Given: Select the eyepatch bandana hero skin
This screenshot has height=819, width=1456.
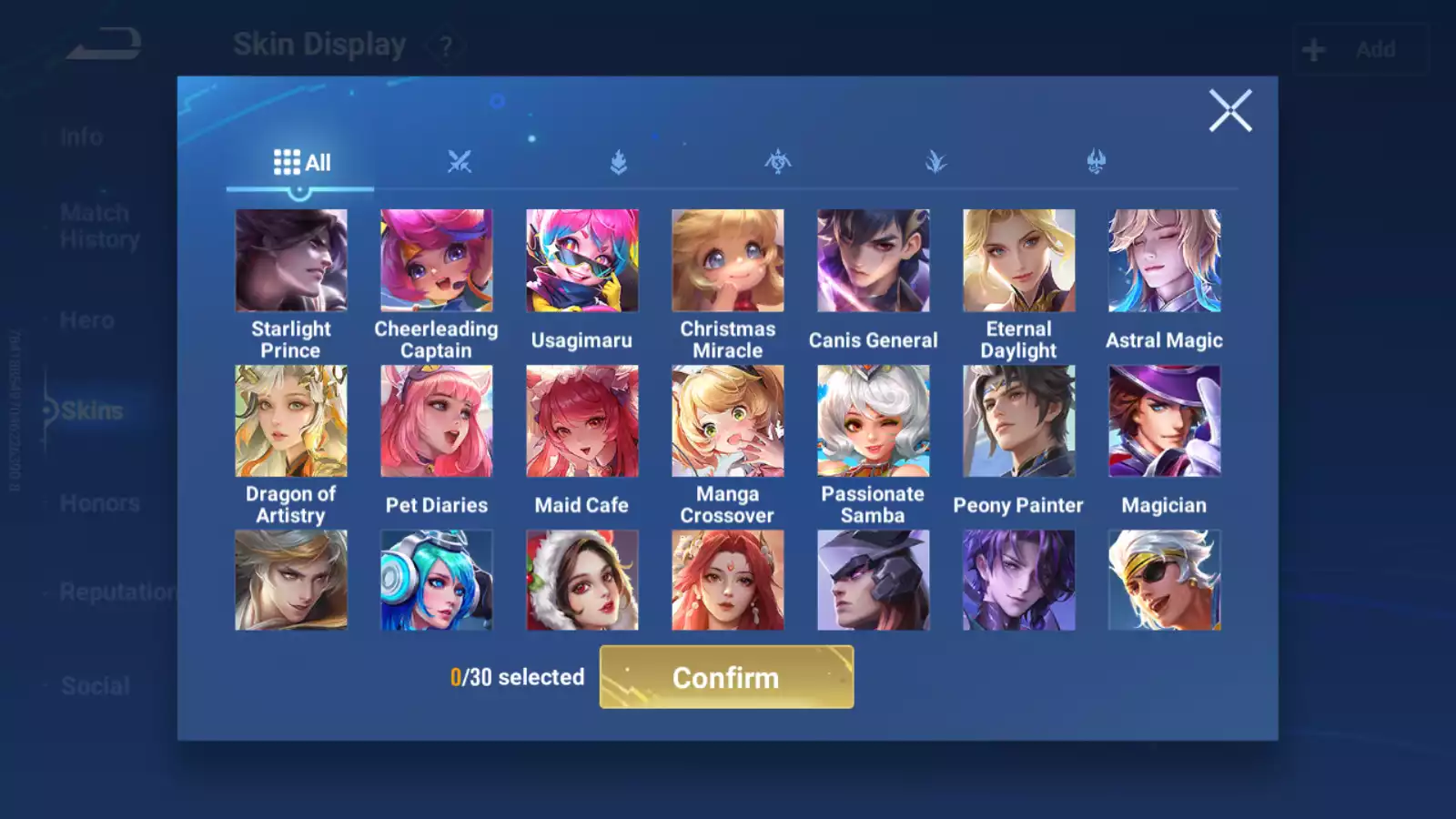Looking at the screenshot, I should point(1165,581).
